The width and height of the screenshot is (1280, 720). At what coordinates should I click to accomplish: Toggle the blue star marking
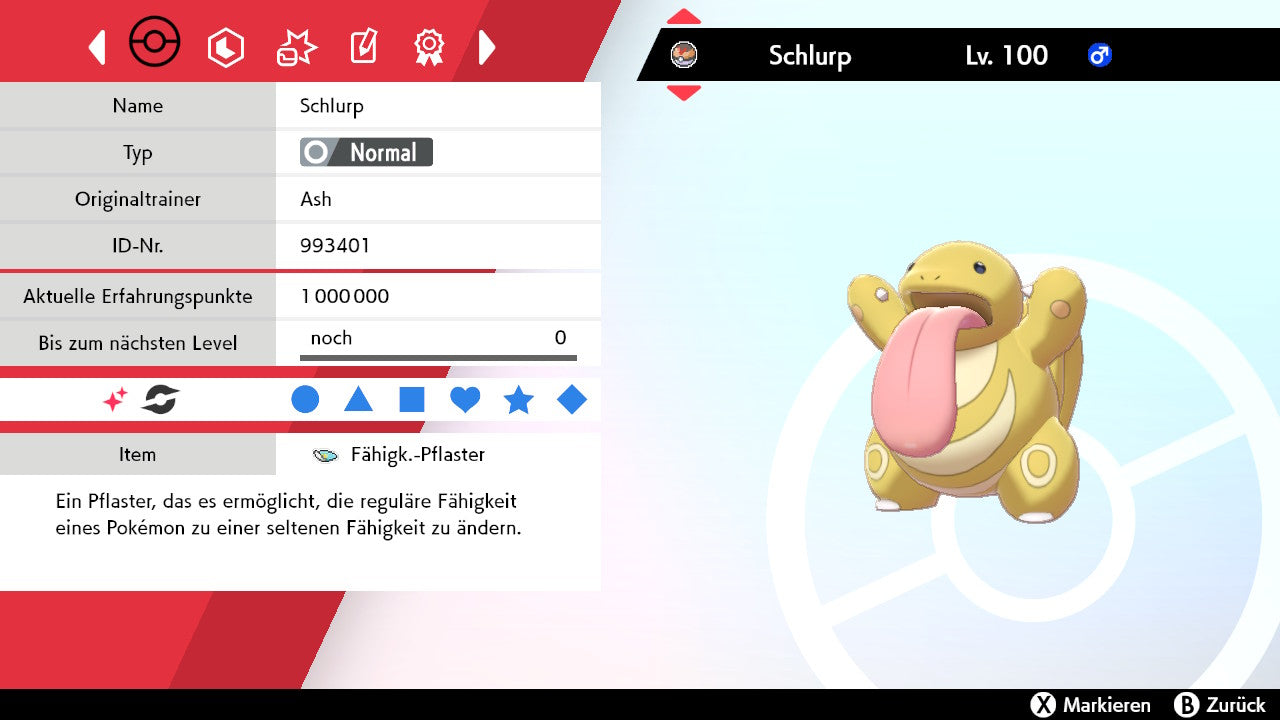(x=518, y=400)
